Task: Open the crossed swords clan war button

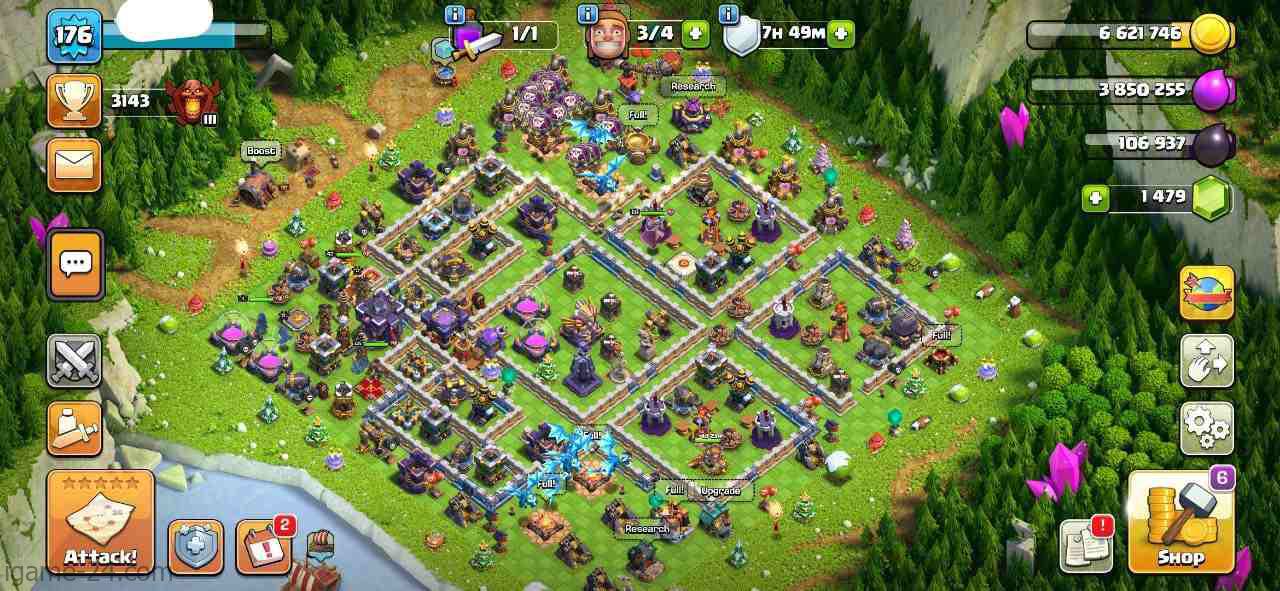Action: coord(74,360)
